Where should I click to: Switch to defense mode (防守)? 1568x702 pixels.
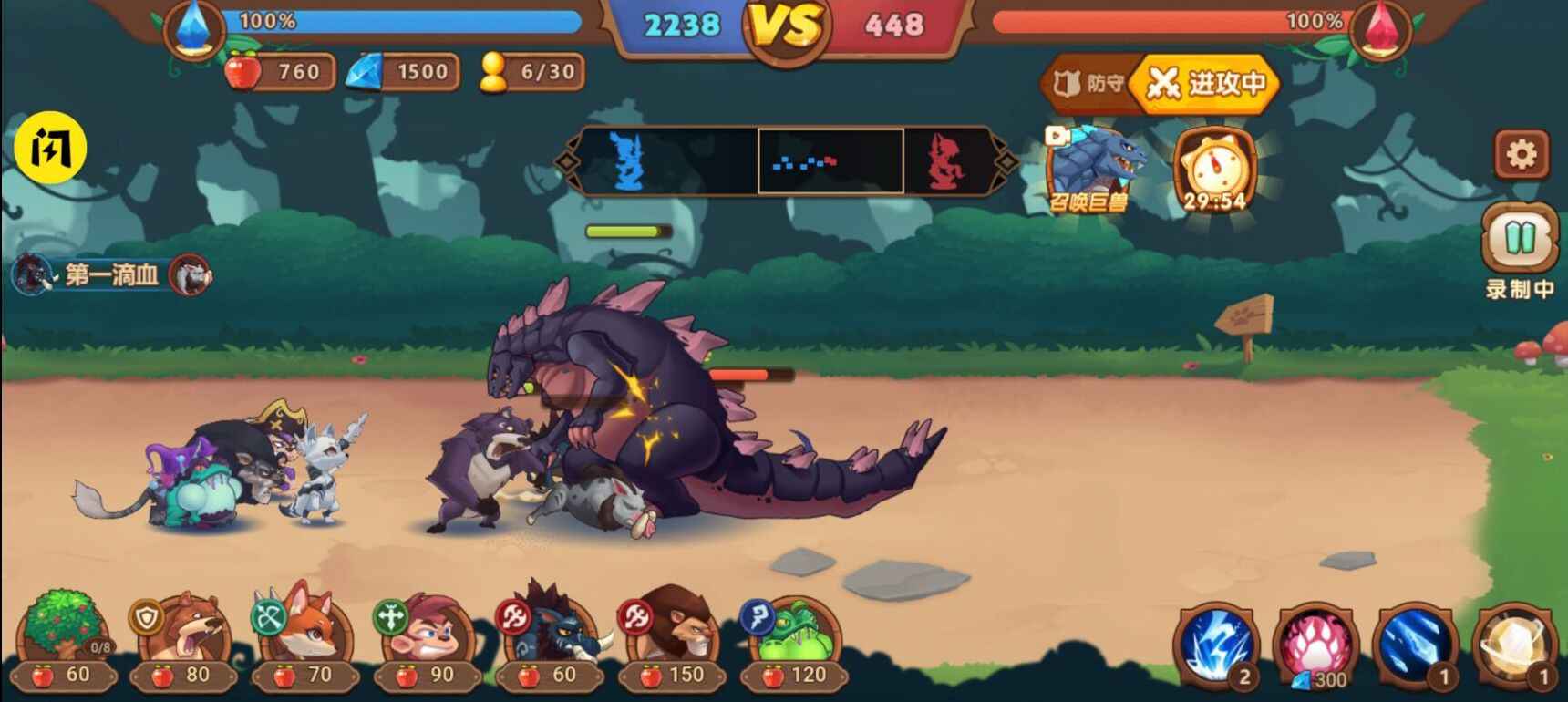tap(1088, 84)
